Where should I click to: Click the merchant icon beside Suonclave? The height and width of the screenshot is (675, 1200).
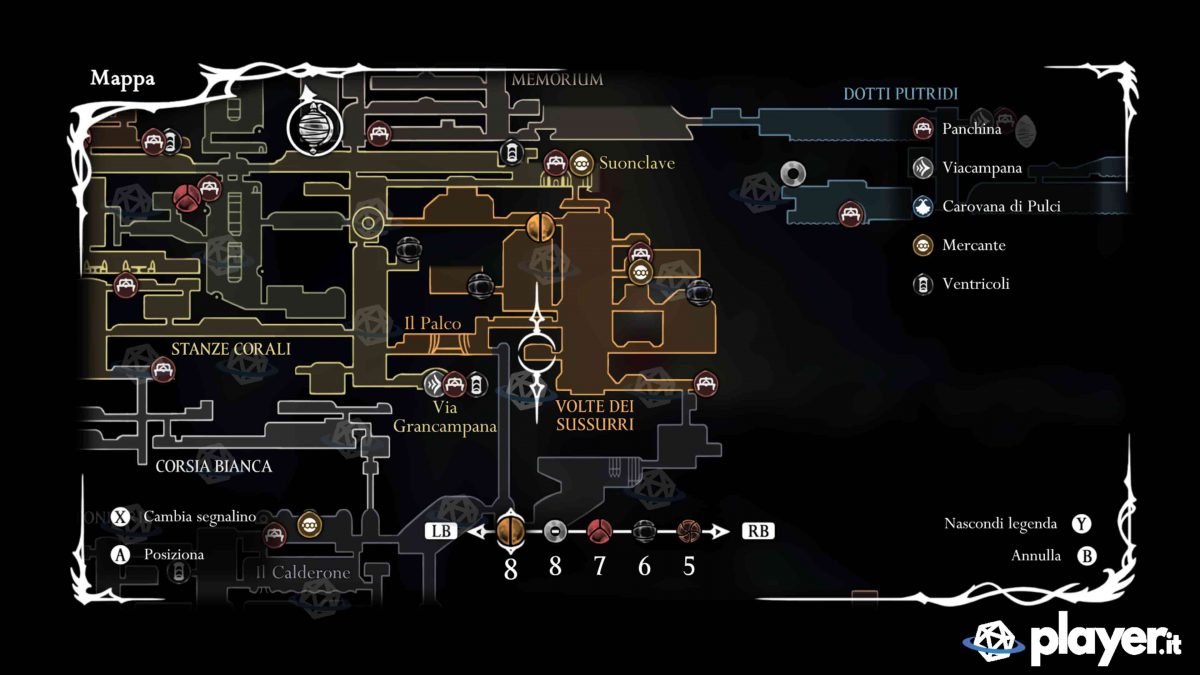(582, 163)
